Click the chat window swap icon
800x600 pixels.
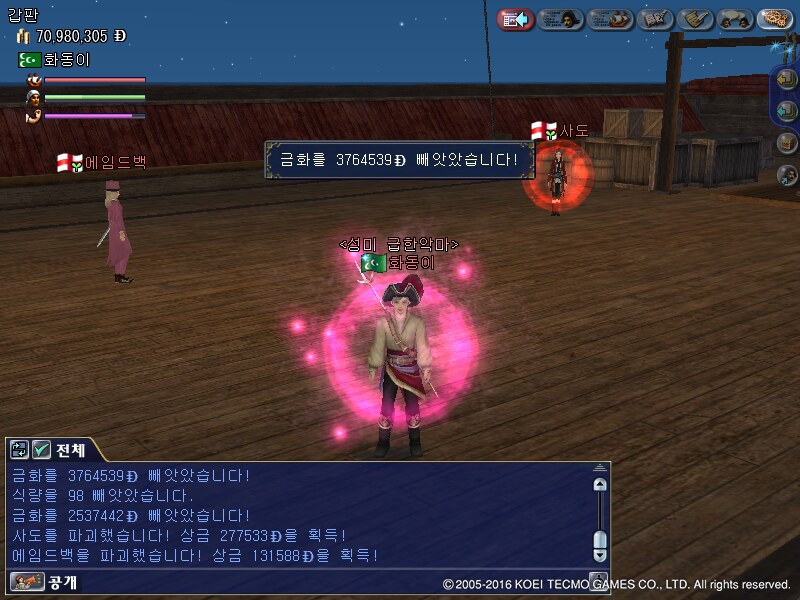[x=20, y=450]
